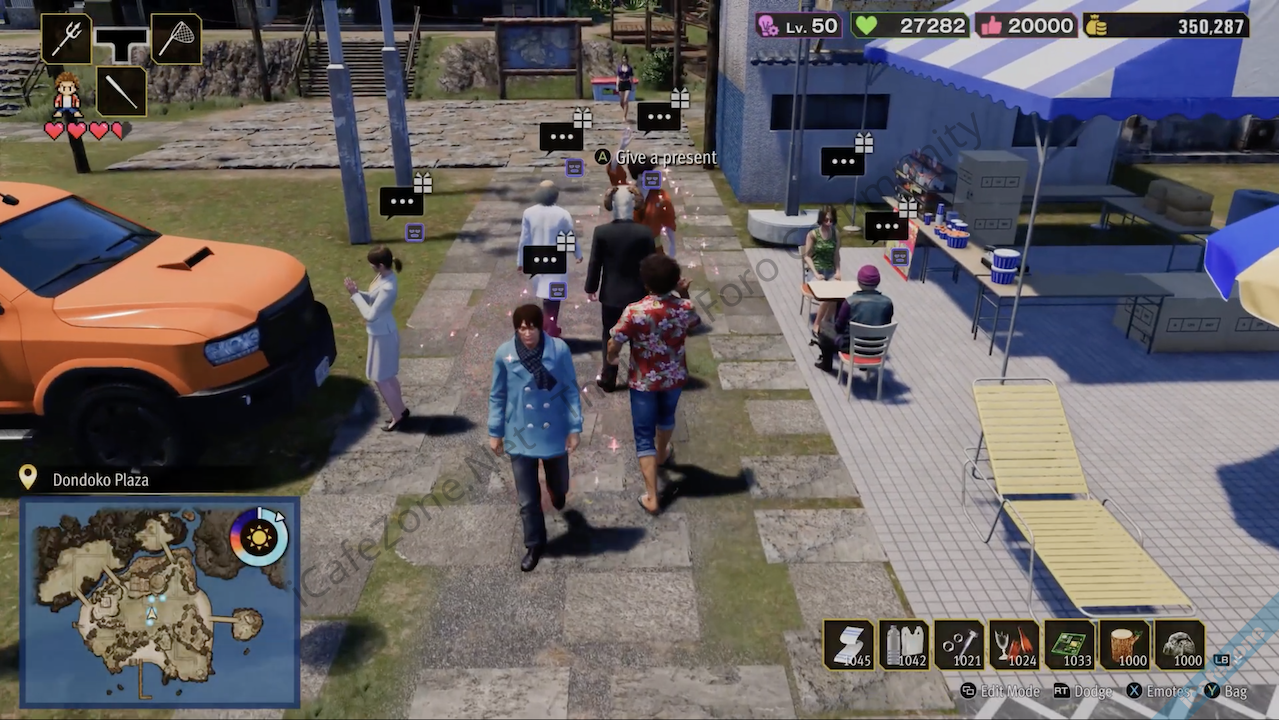Select the fishing spear tool

coord(66,39)
